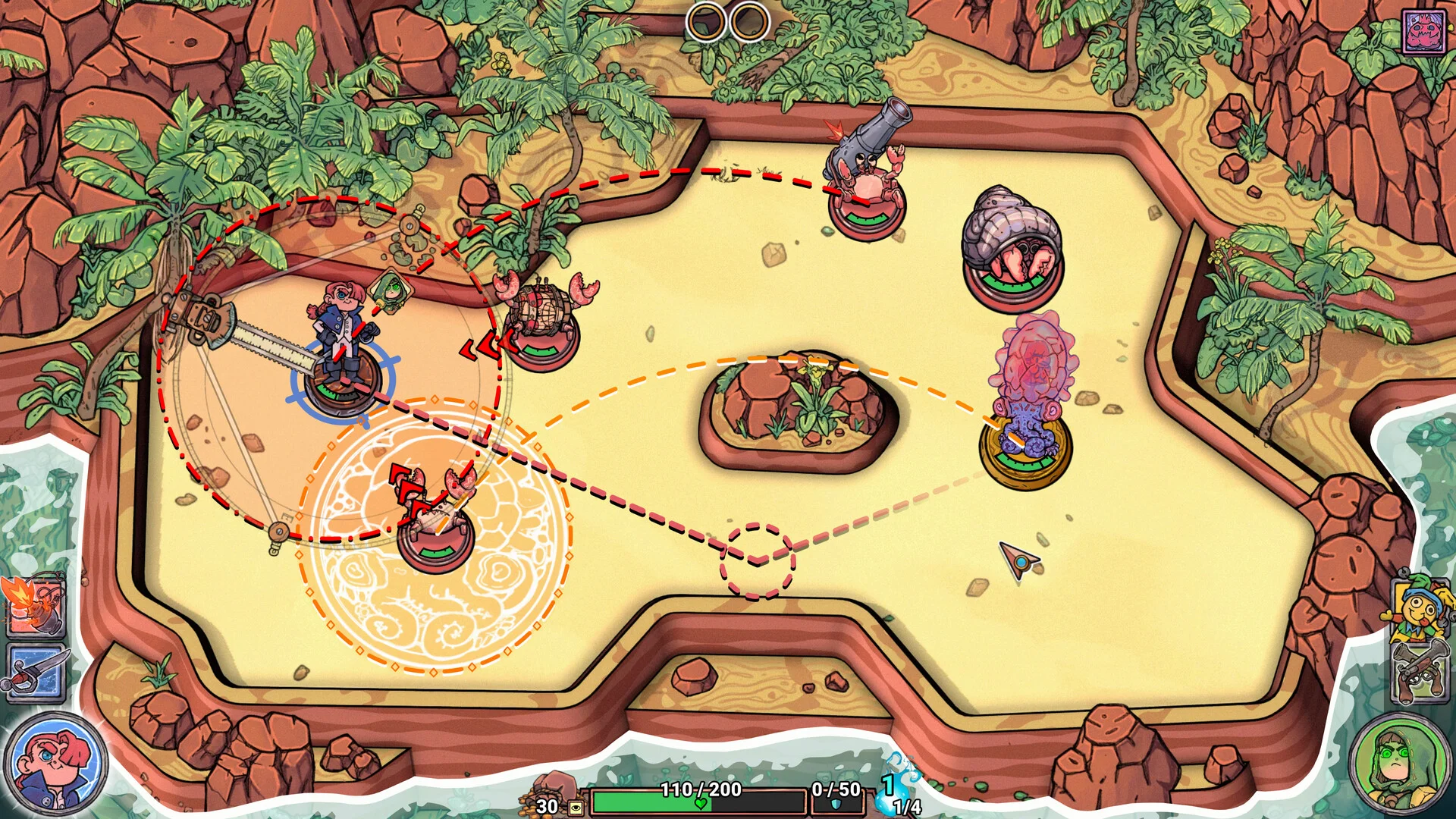Activate the crossed flintlock pistols ability
The height and width of the screenshot is (819, 1456).
[1420, 672]
